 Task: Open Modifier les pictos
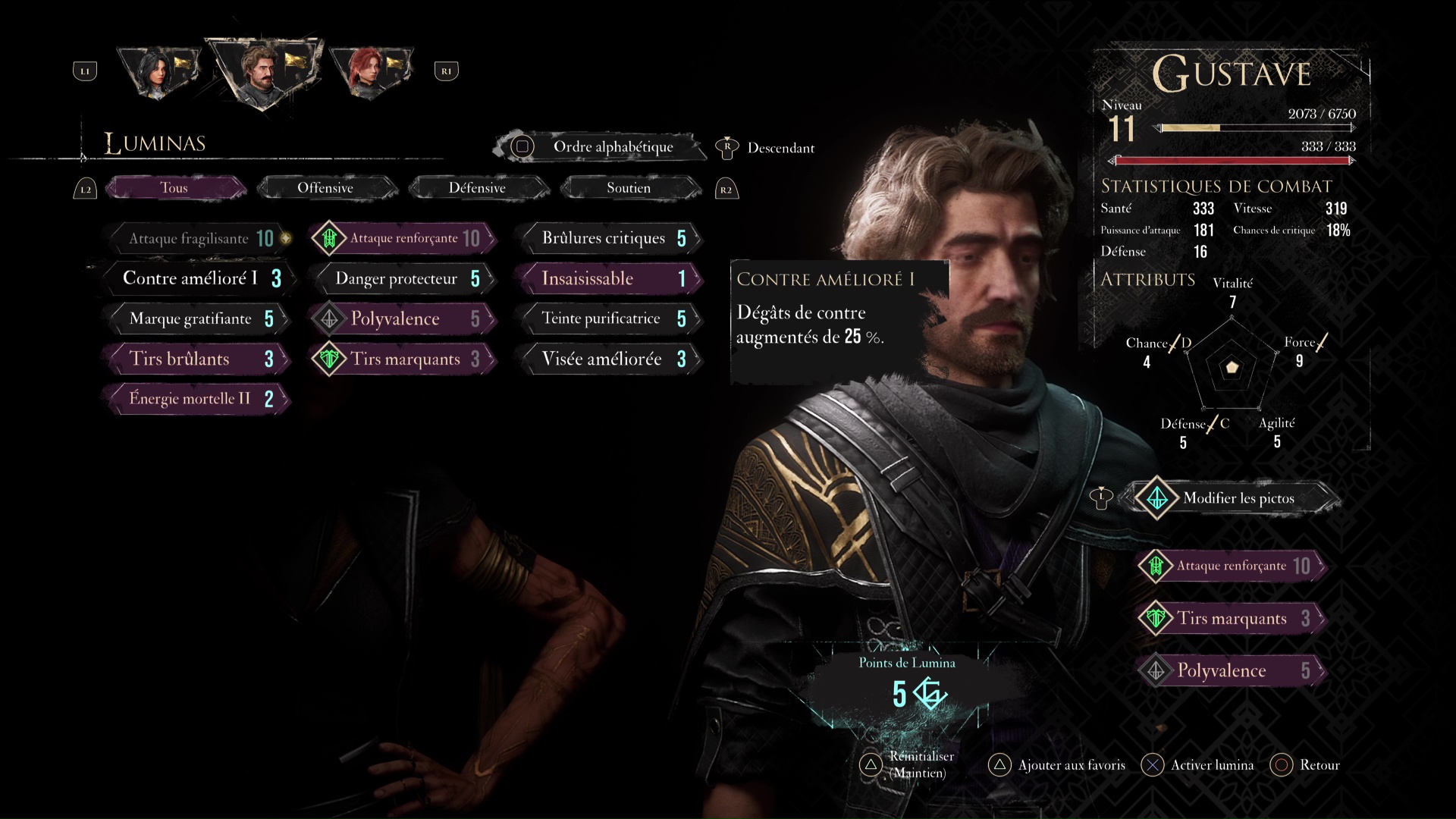pyautogui.click(x=1236, y=498)
